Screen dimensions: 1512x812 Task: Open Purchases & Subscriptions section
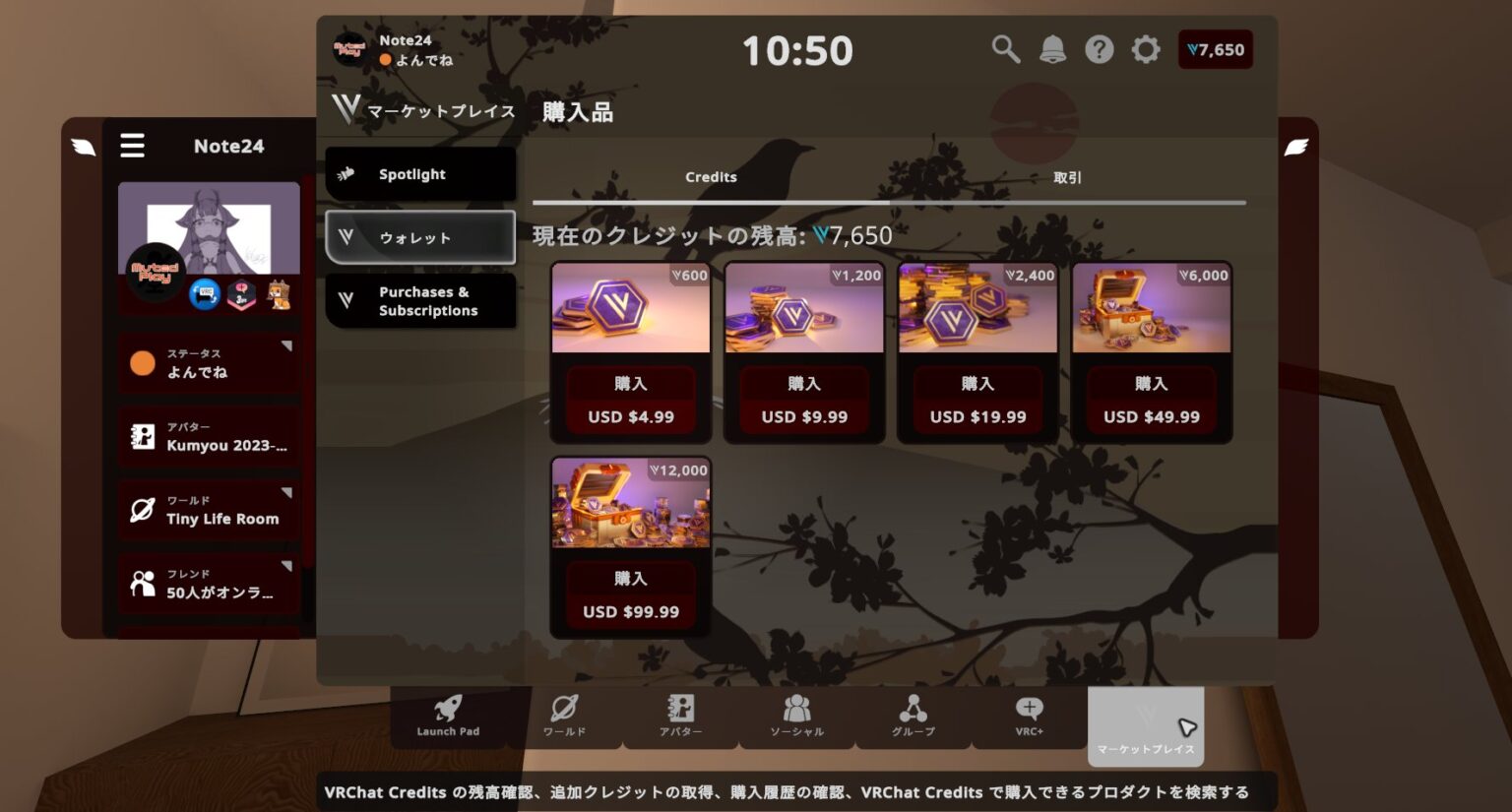point(420,301)
